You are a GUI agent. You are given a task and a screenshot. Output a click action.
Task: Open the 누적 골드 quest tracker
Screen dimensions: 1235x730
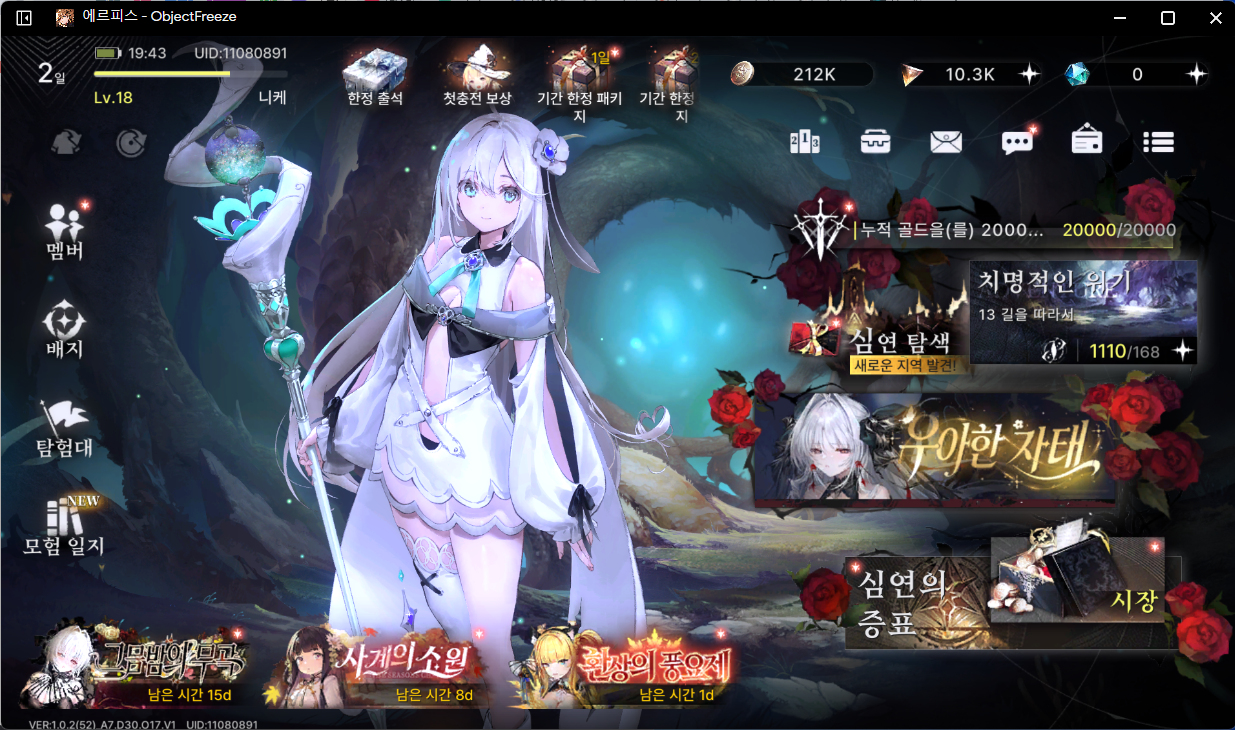coord(1000,230)
